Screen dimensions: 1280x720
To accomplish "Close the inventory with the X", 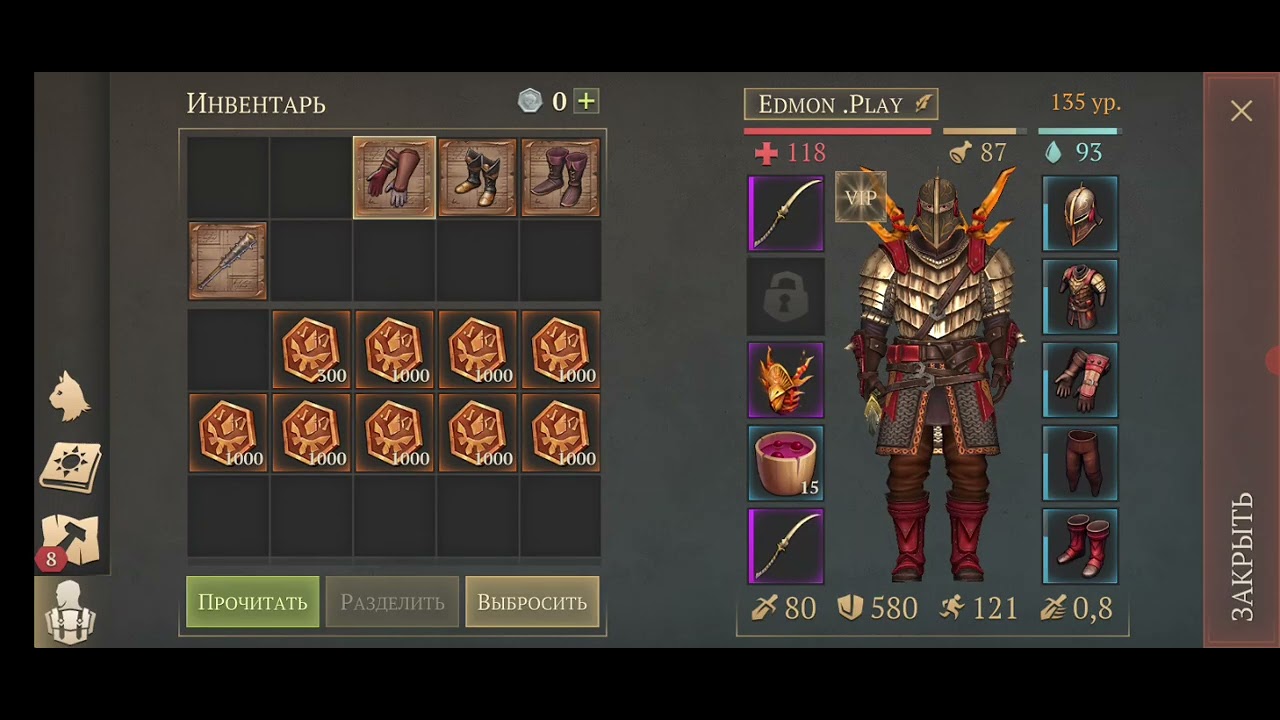I will 1241,111.
